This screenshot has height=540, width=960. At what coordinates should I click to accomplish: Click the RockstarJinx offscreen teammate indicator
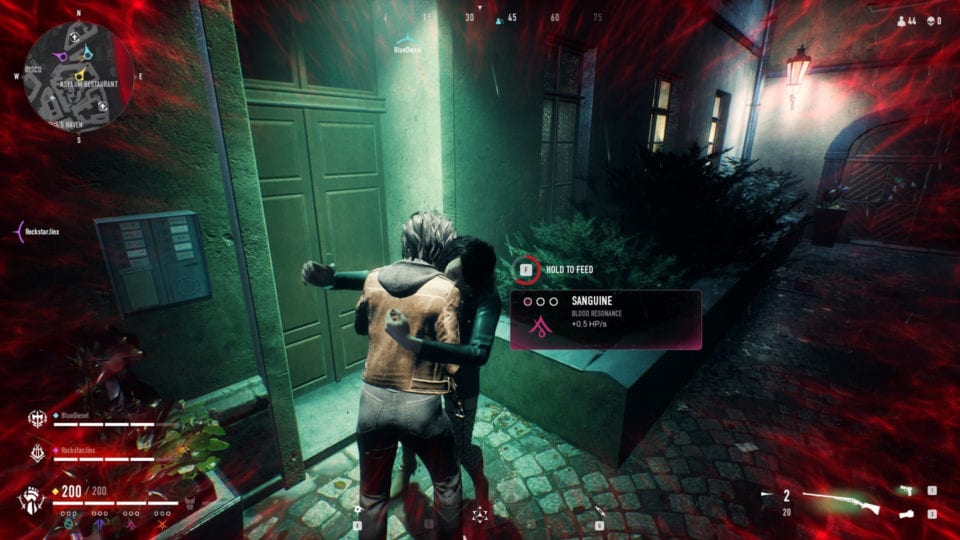tap(18, 230)
